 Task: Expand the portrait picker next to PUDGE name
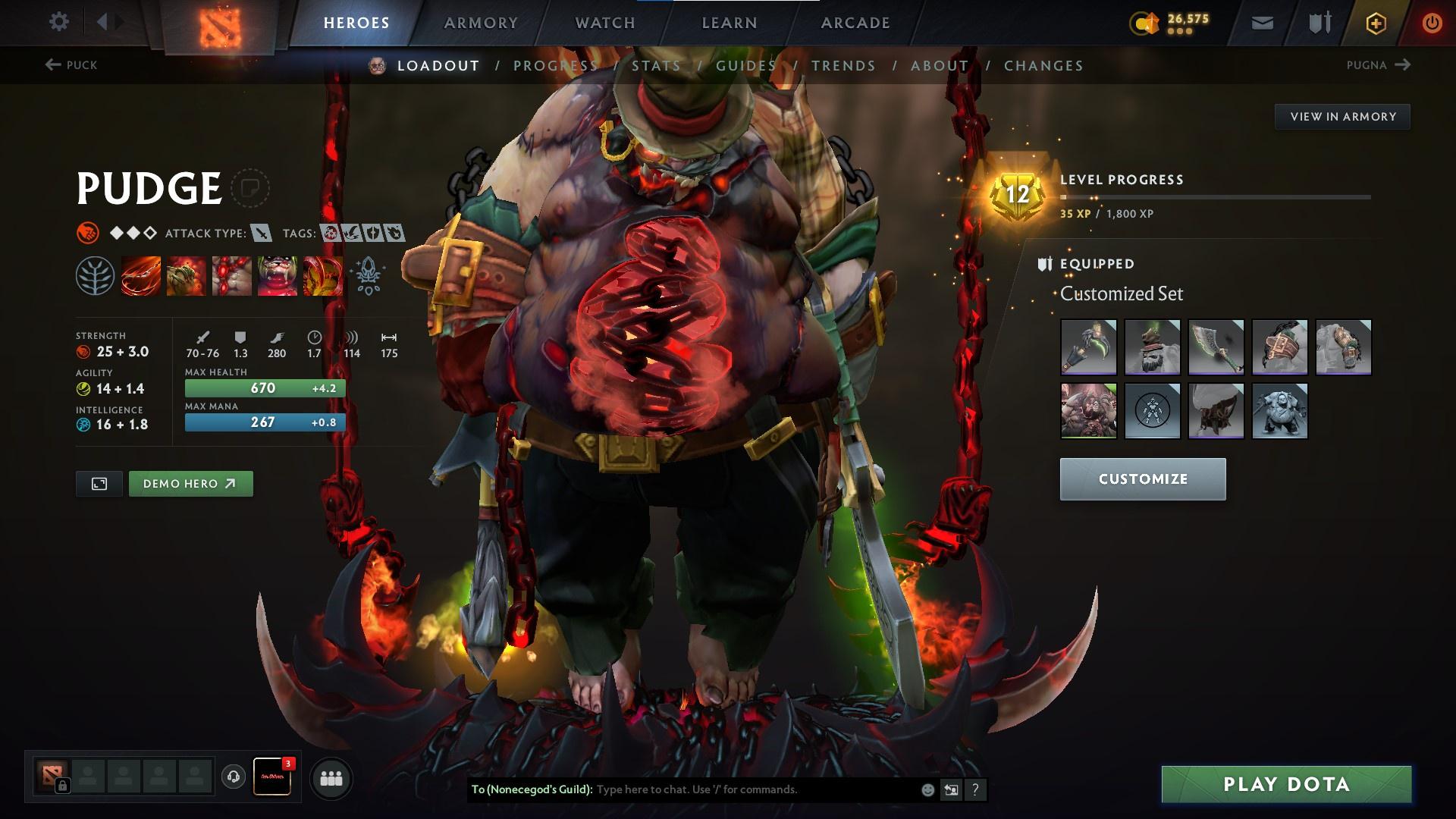(250, 188)
